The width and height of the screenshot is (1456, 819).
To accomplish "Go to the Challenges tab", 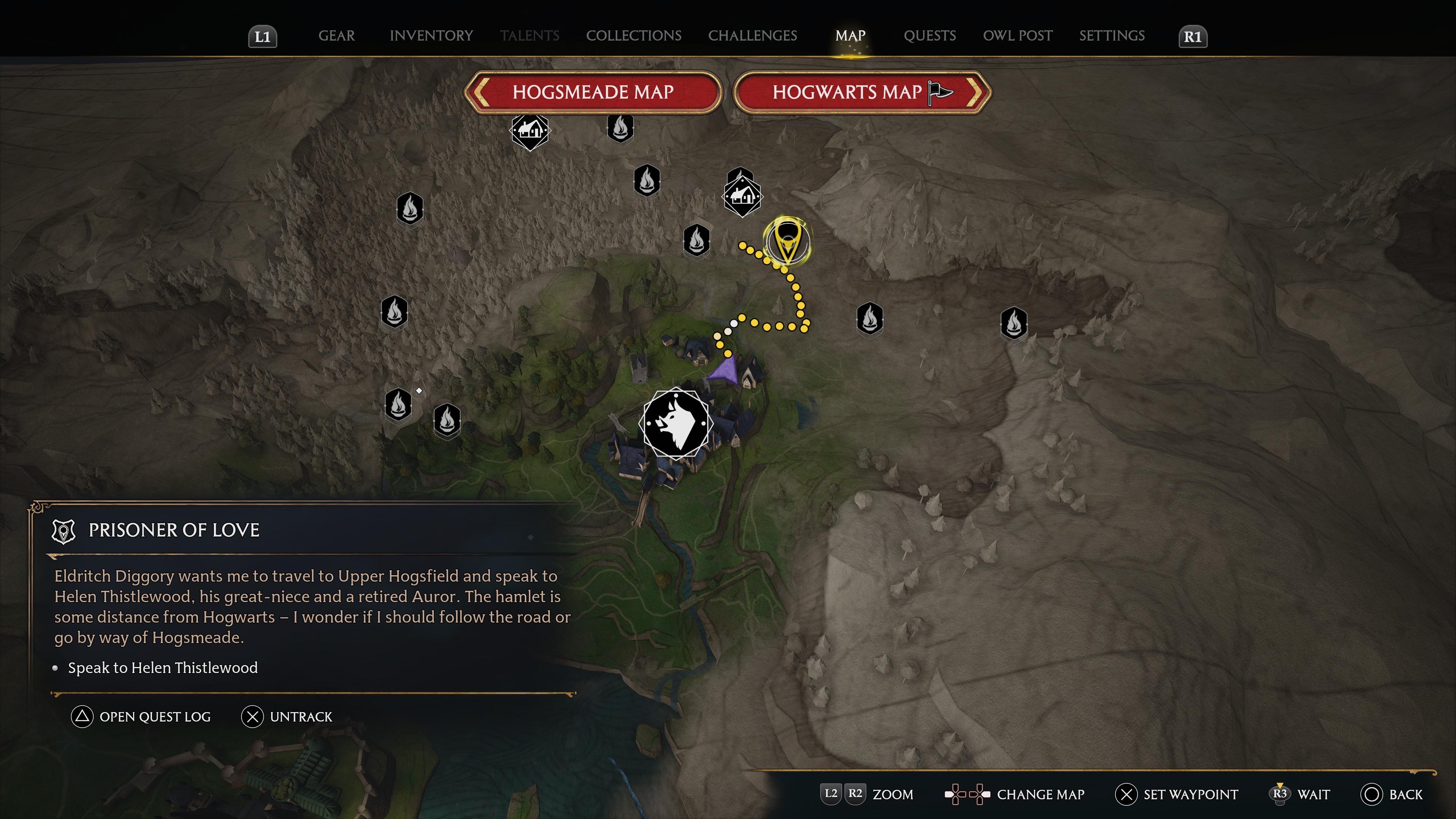I will [752, 36].
